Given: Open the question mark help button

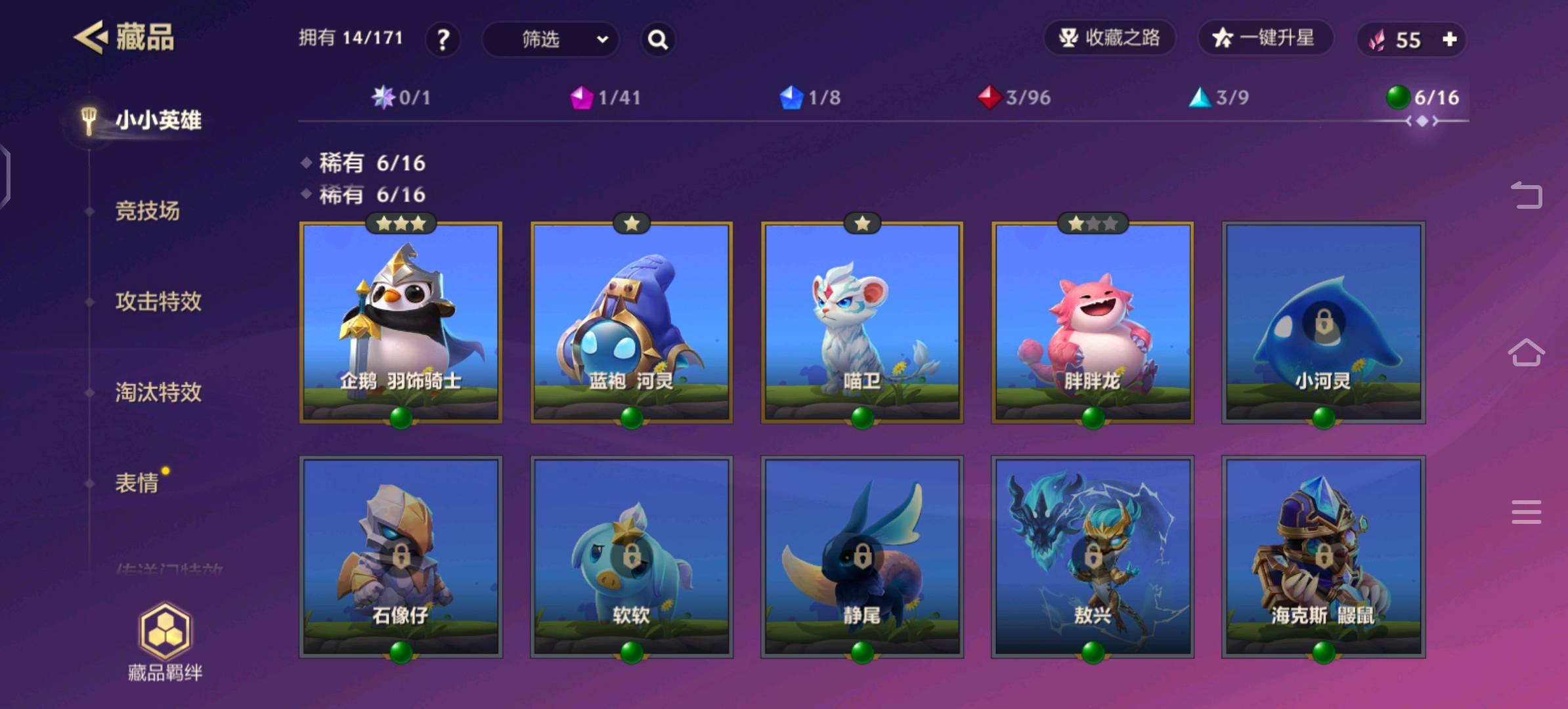Looking at the screenshot, I should click(x=443, y=39).
